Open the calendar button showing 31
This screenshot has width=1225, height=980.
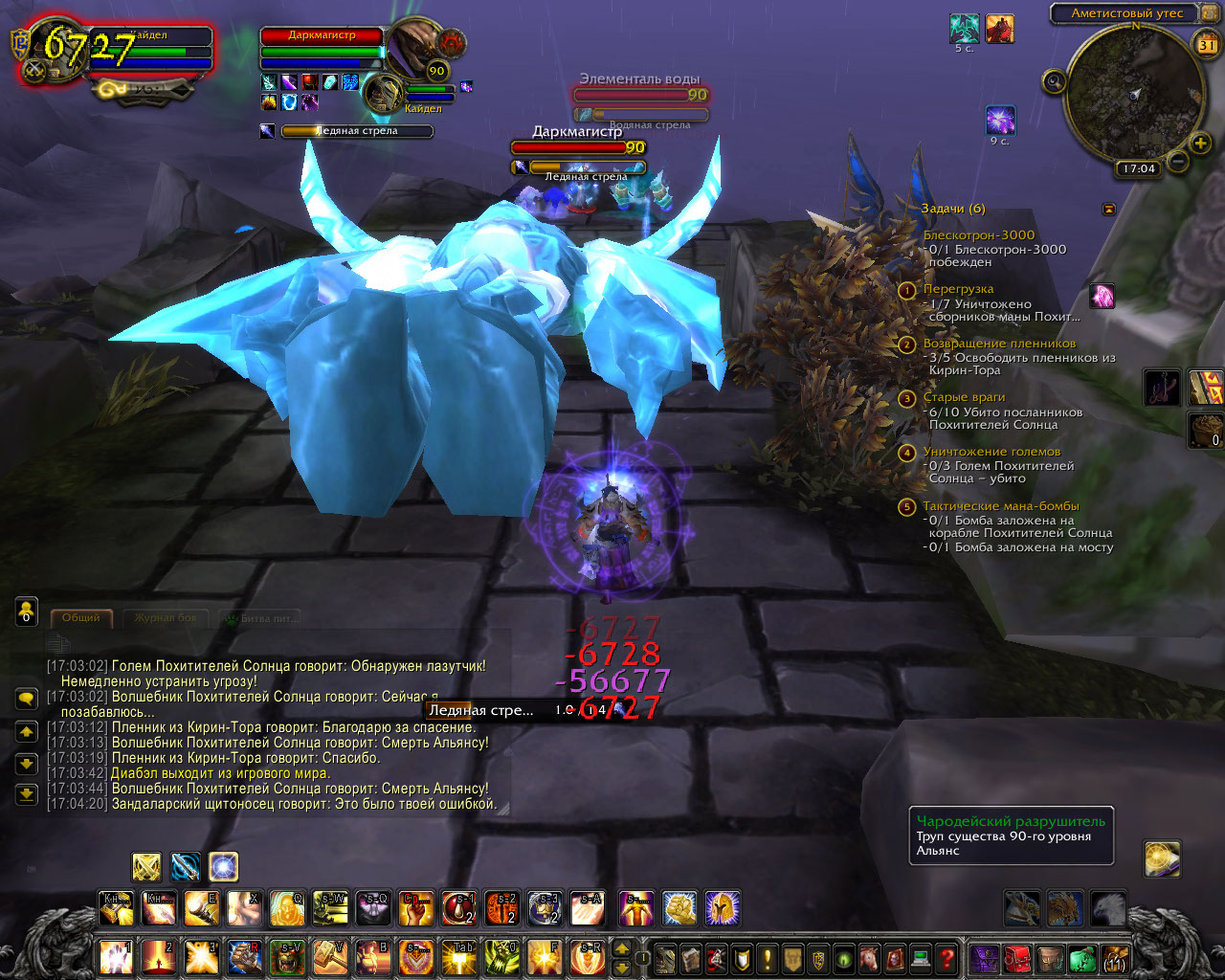coord(1207,44)
